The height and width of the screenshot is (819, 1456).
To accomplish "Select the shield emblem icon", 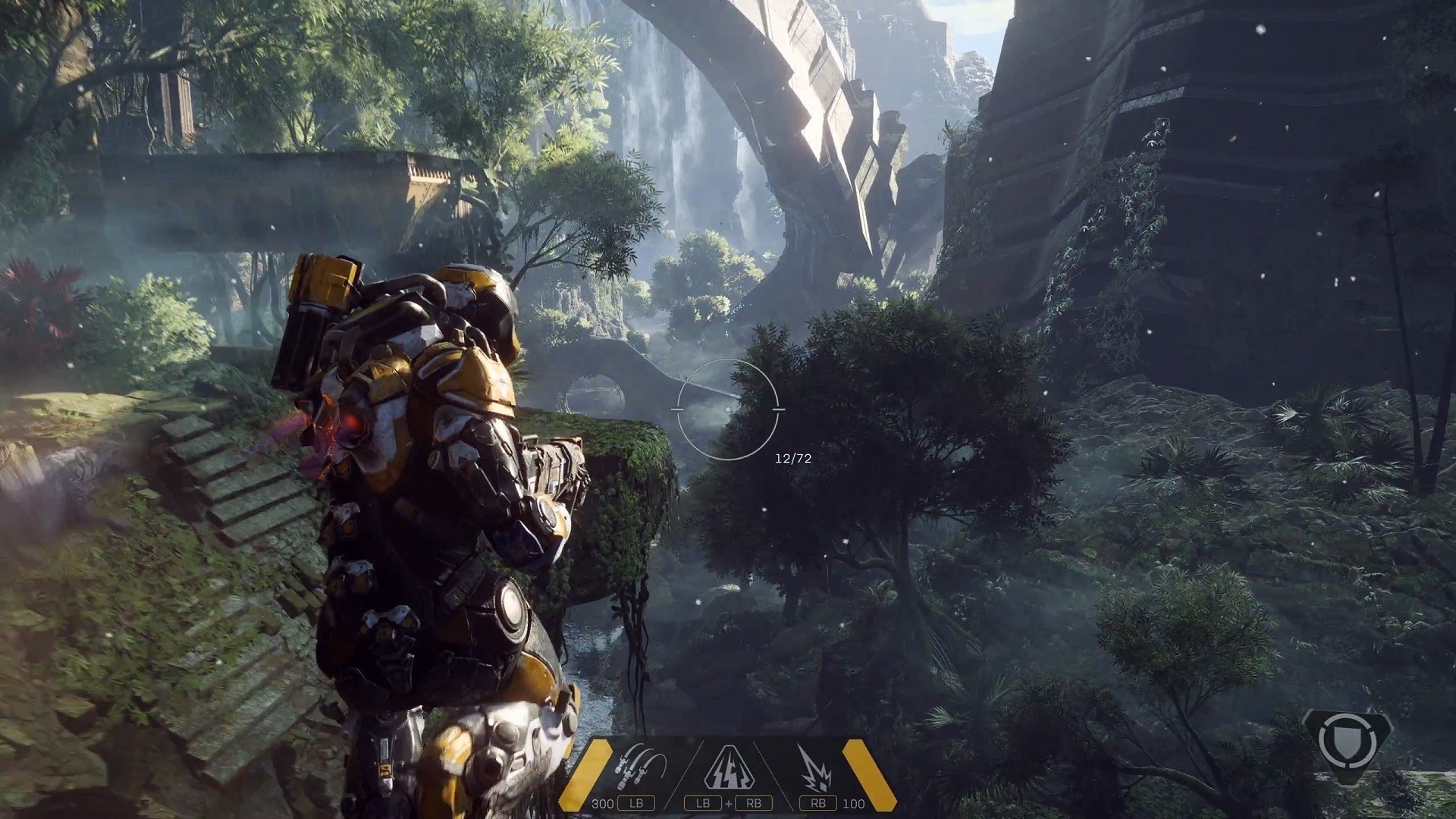I will 1347,740.
